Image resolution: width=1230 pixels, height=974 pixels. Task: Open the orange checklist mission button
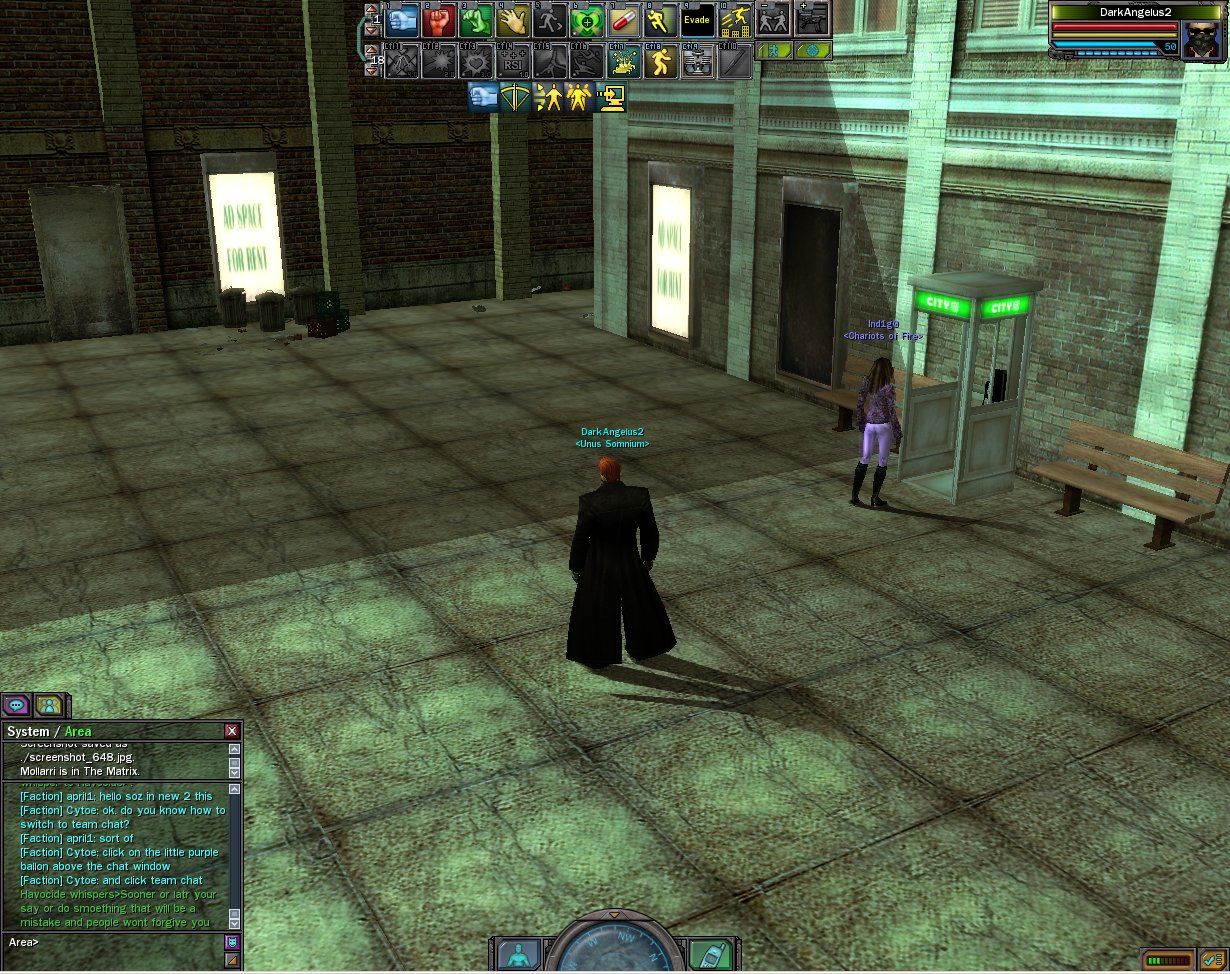click(1213, 960)
